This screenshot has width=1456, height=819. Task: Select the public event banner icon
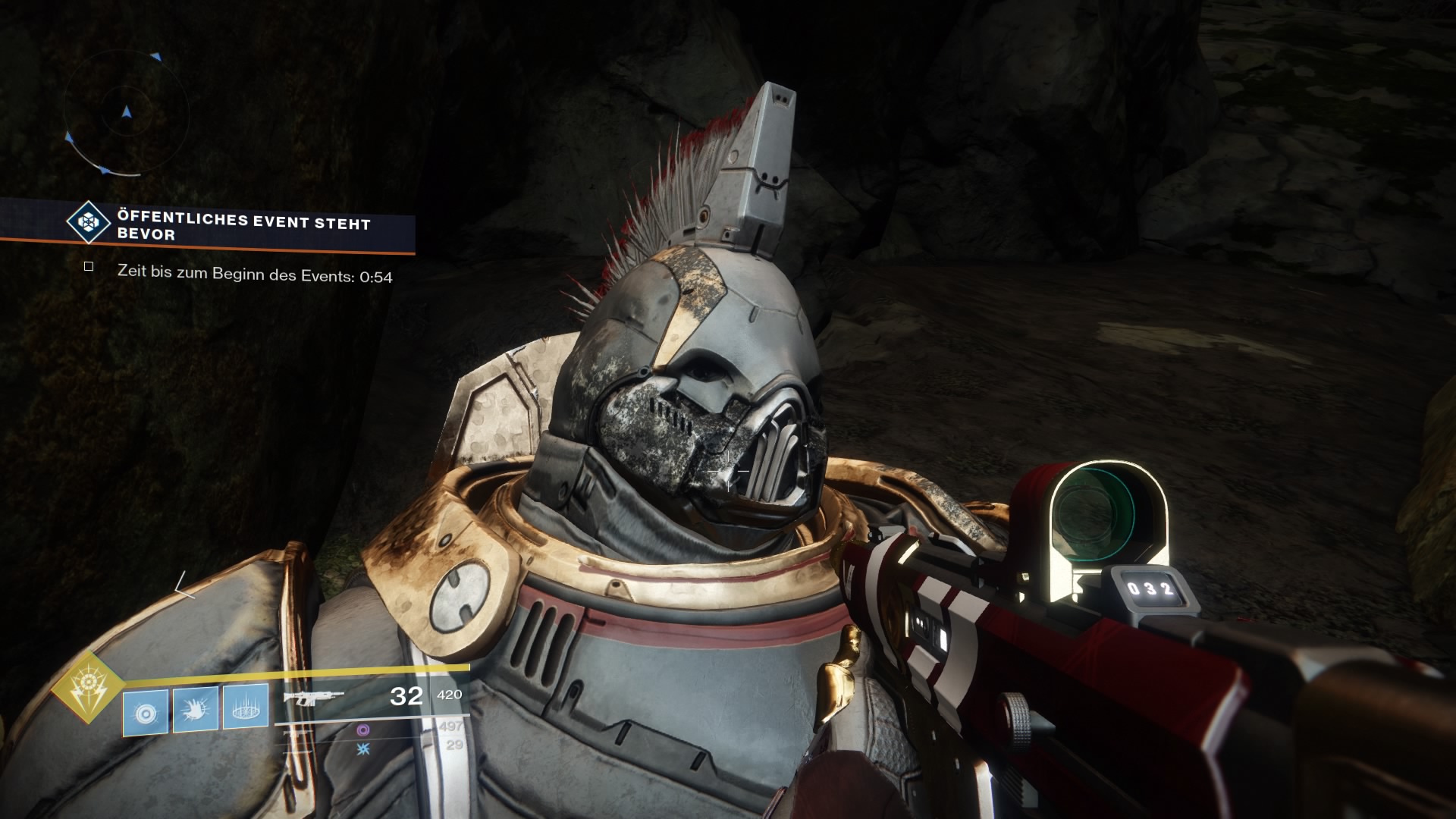[x=89, y=221]
